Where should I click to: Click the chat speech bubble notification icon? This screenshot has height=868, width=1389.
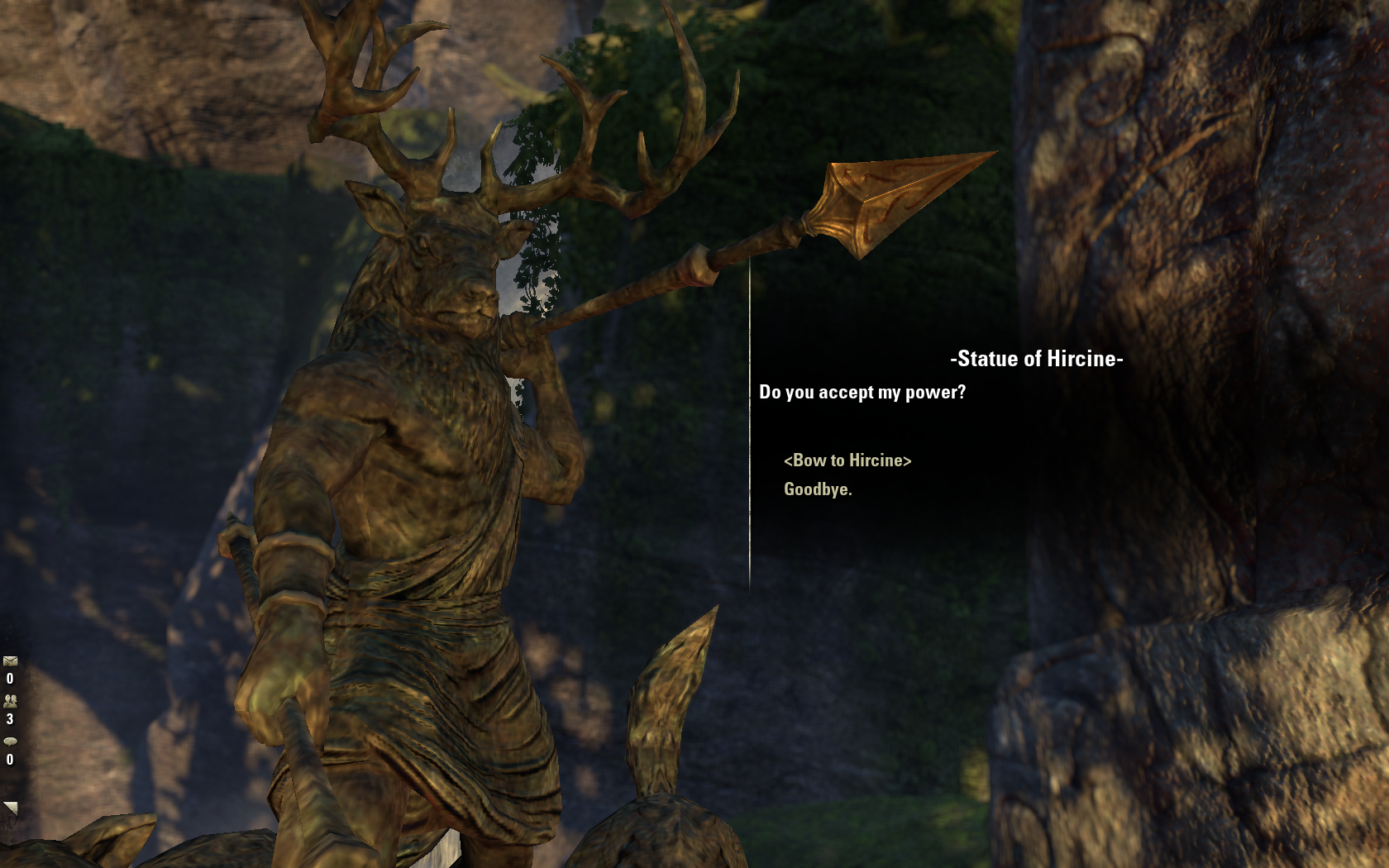10,742
